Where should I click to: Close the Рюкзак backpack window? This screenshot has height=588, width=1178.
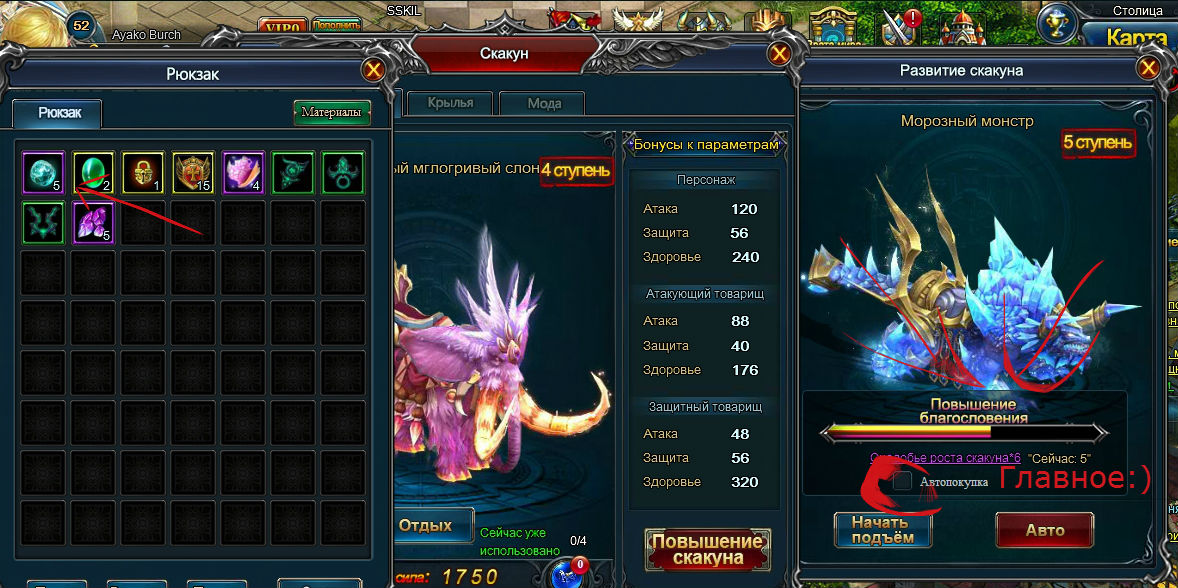click(x=374, y=70)
